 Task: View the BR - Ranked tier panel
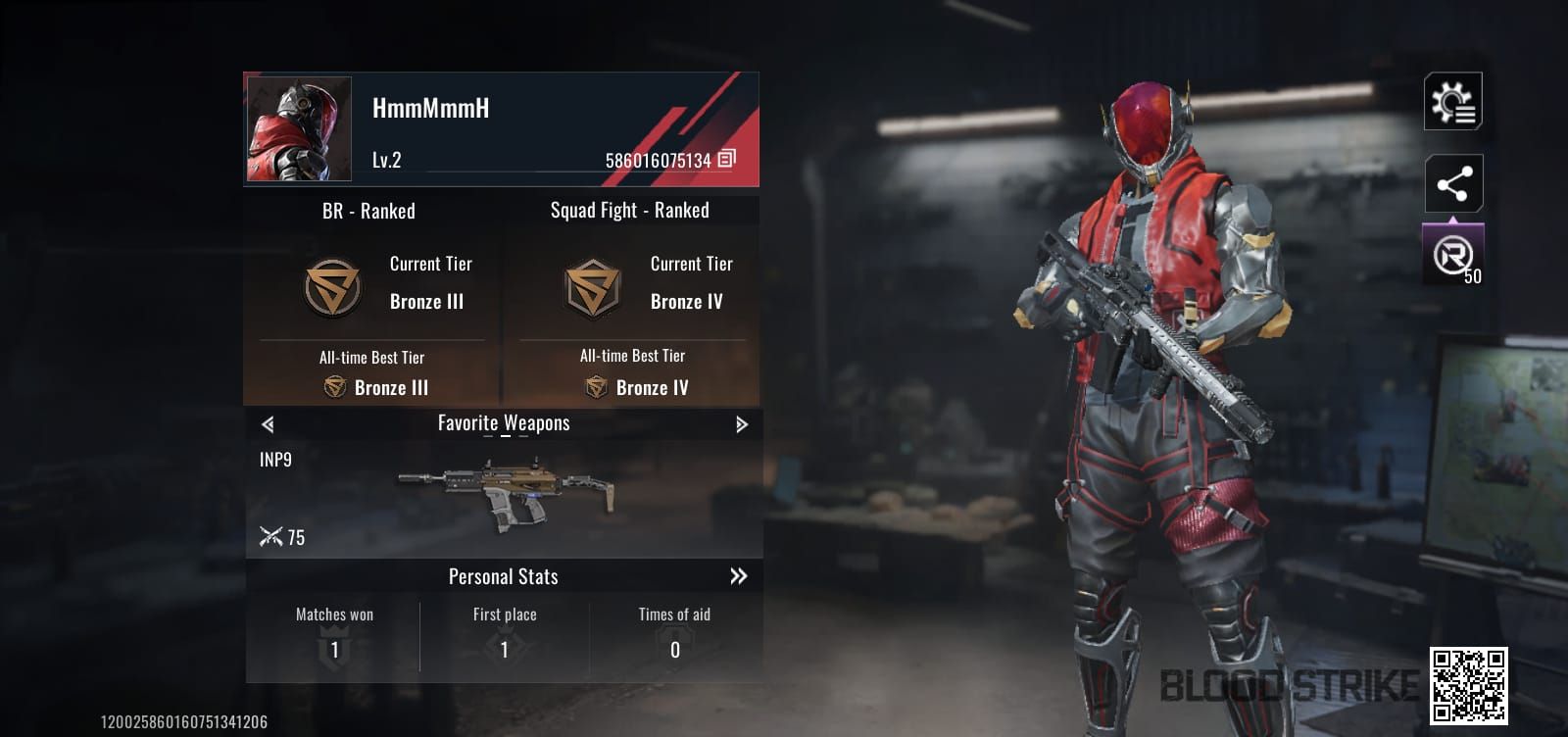point(372,299)
